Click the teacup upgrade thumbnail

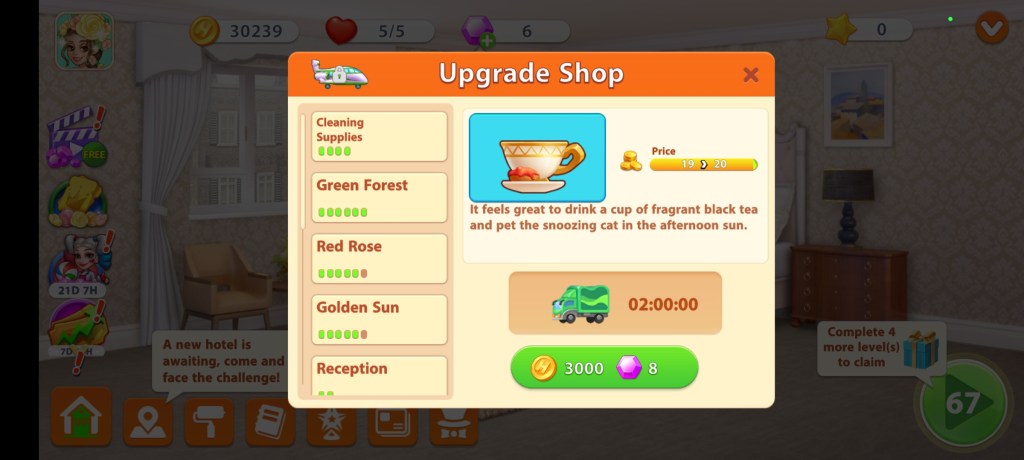(x=537, y=157)
